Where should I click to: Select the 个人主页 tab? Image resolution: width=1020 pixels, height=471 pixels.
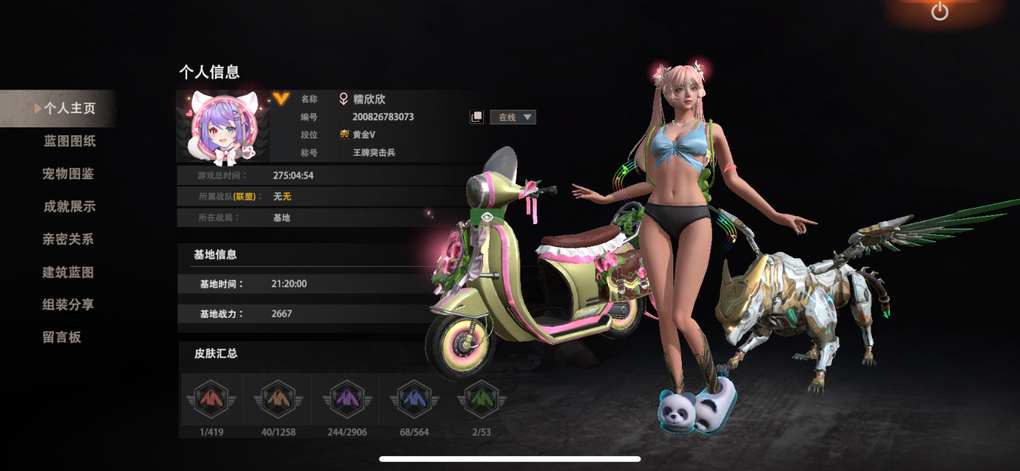click(x=68, y=108)
